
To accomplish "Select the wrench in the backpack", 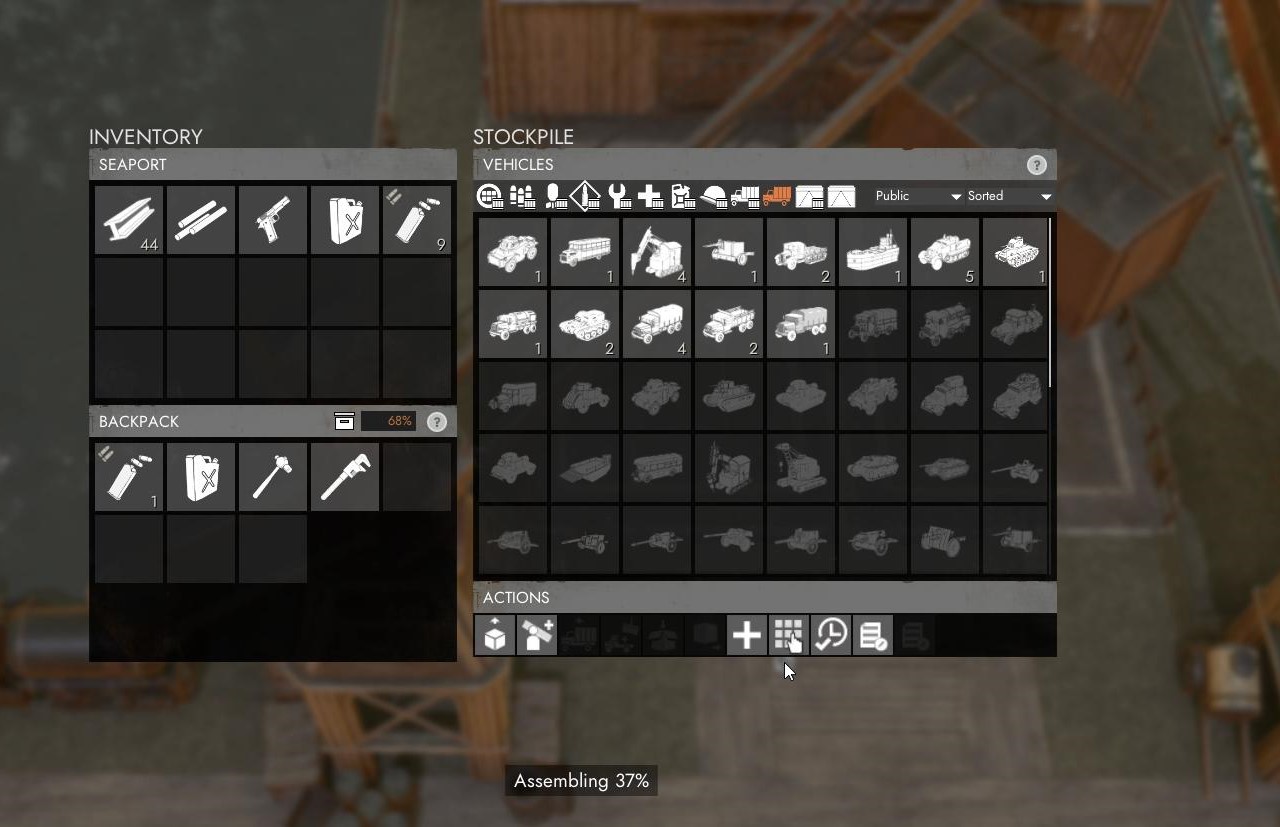I will pyautogui.click(x=345, y=477).
